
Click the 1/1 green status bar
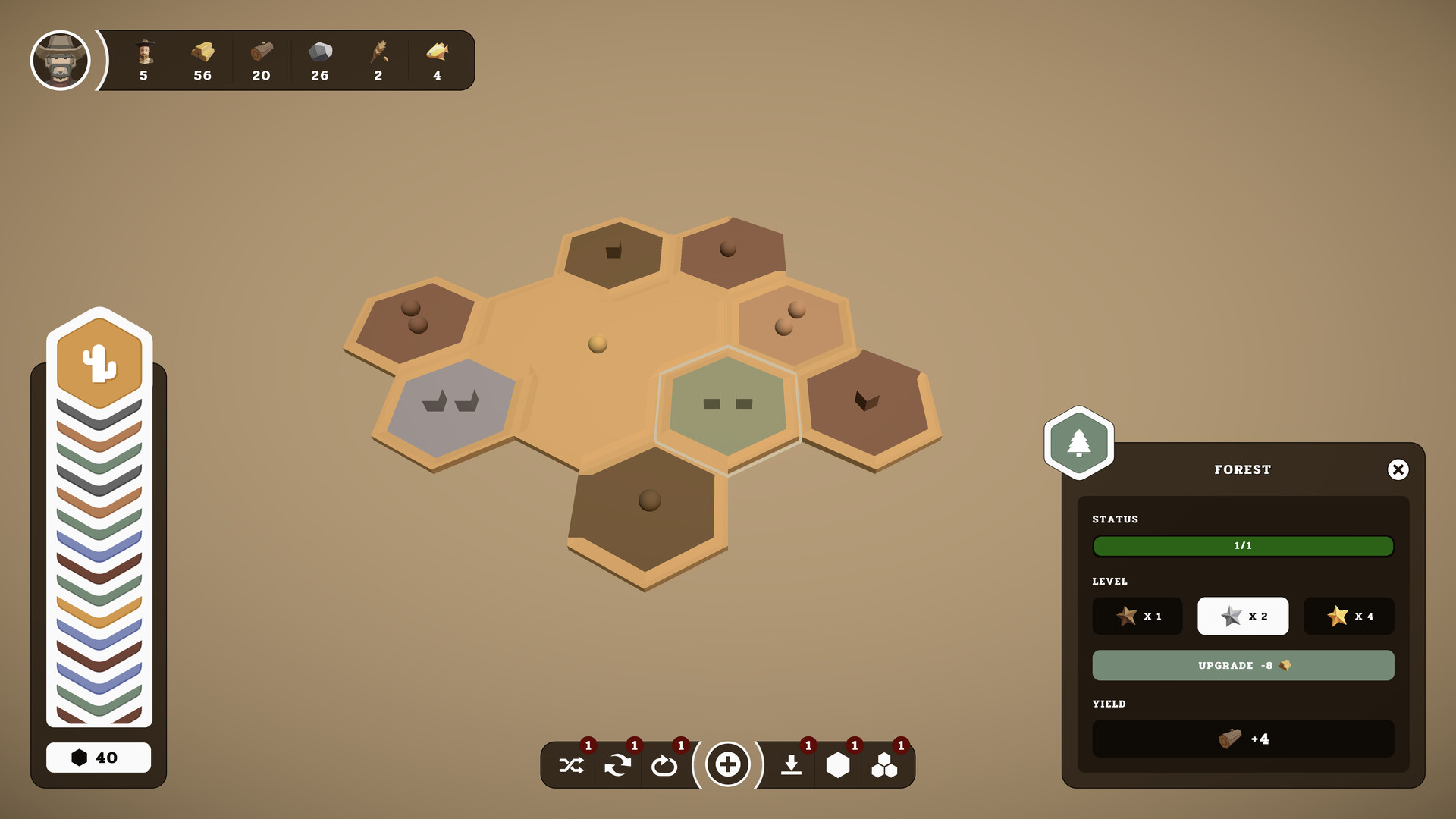click(1243, 546)
